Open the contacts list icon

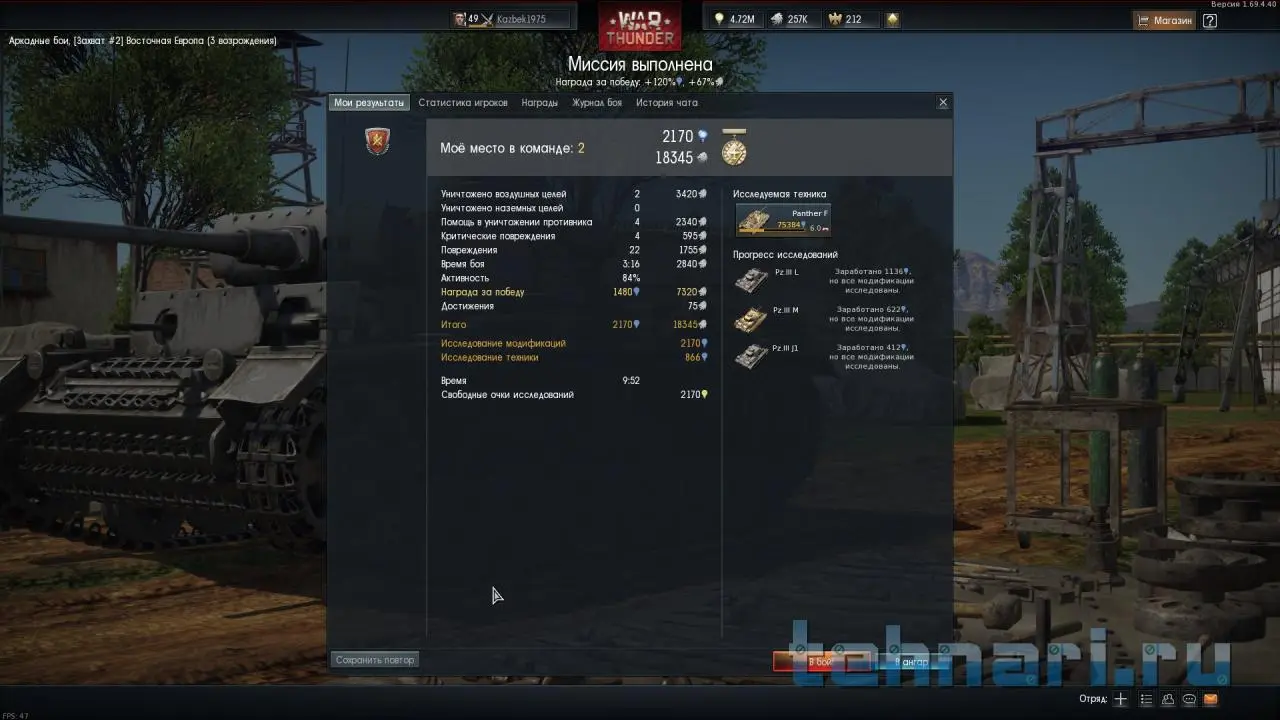click(x=1168, y=699)
